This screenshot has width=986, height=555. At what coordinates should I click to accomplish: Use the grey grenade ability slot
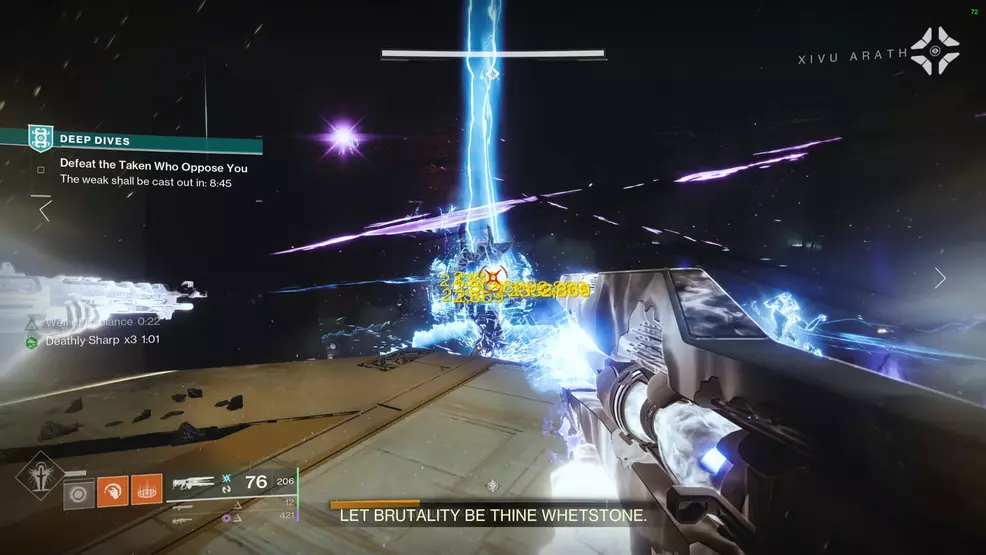coord(79,490)
